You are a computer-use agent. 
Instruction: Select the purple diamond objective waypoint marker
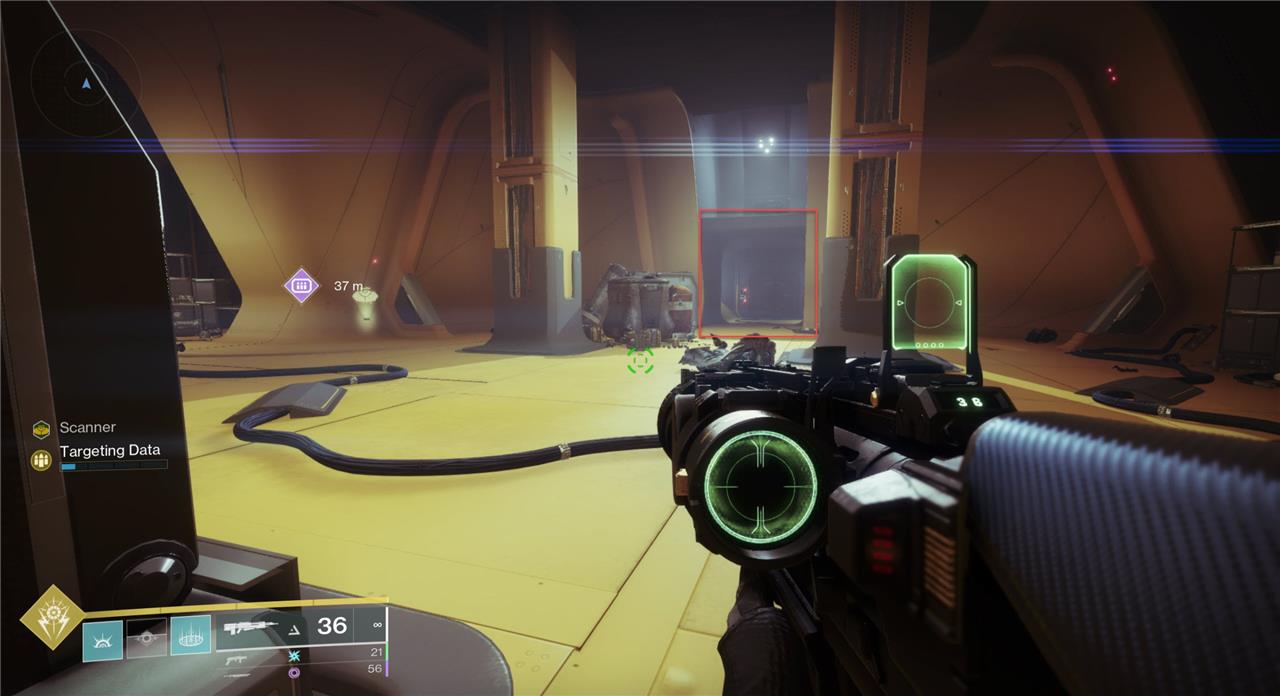click(301, 286)
